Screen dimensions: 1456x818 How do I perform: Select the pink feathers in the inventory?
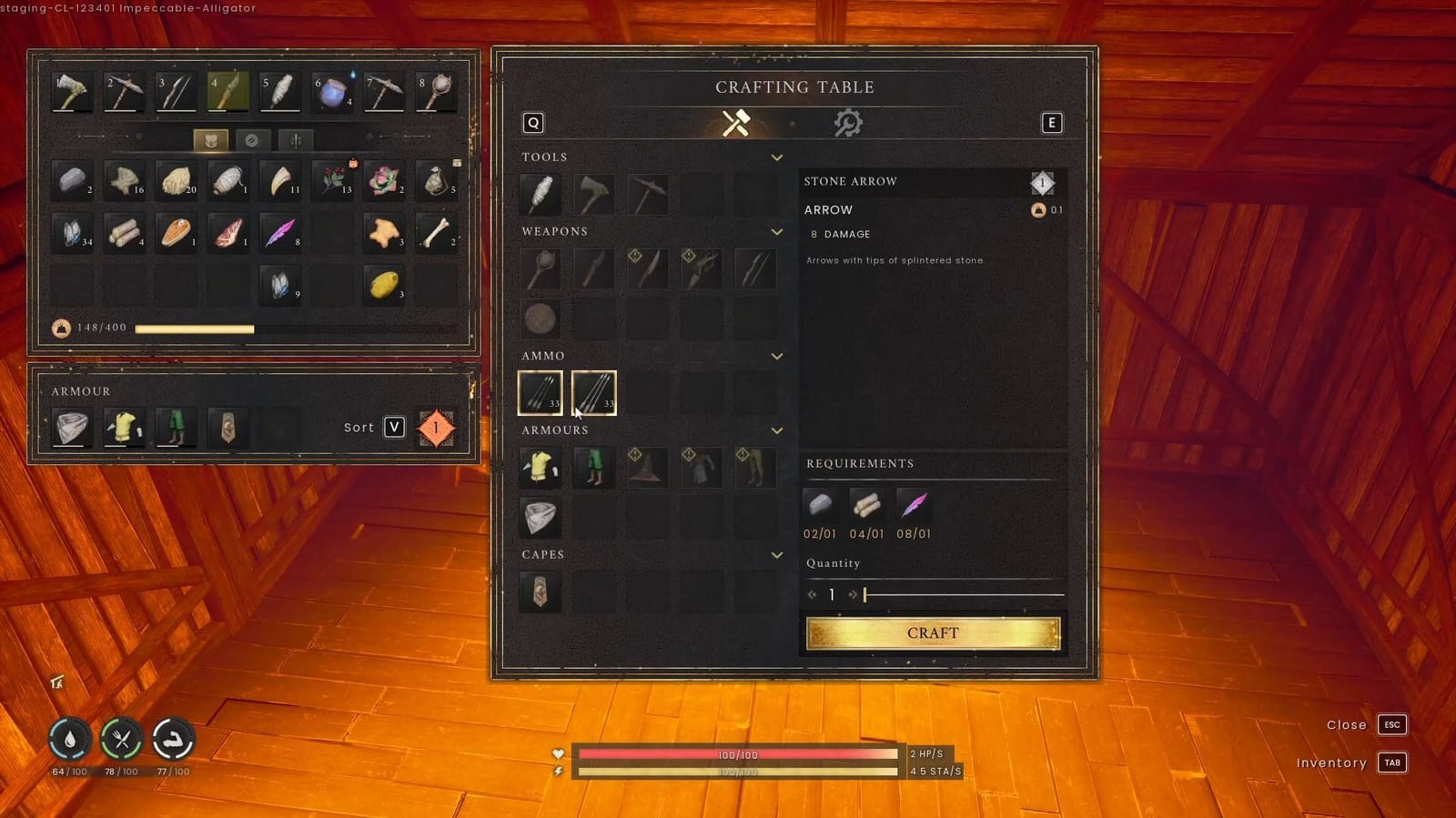tap(280, 233)
